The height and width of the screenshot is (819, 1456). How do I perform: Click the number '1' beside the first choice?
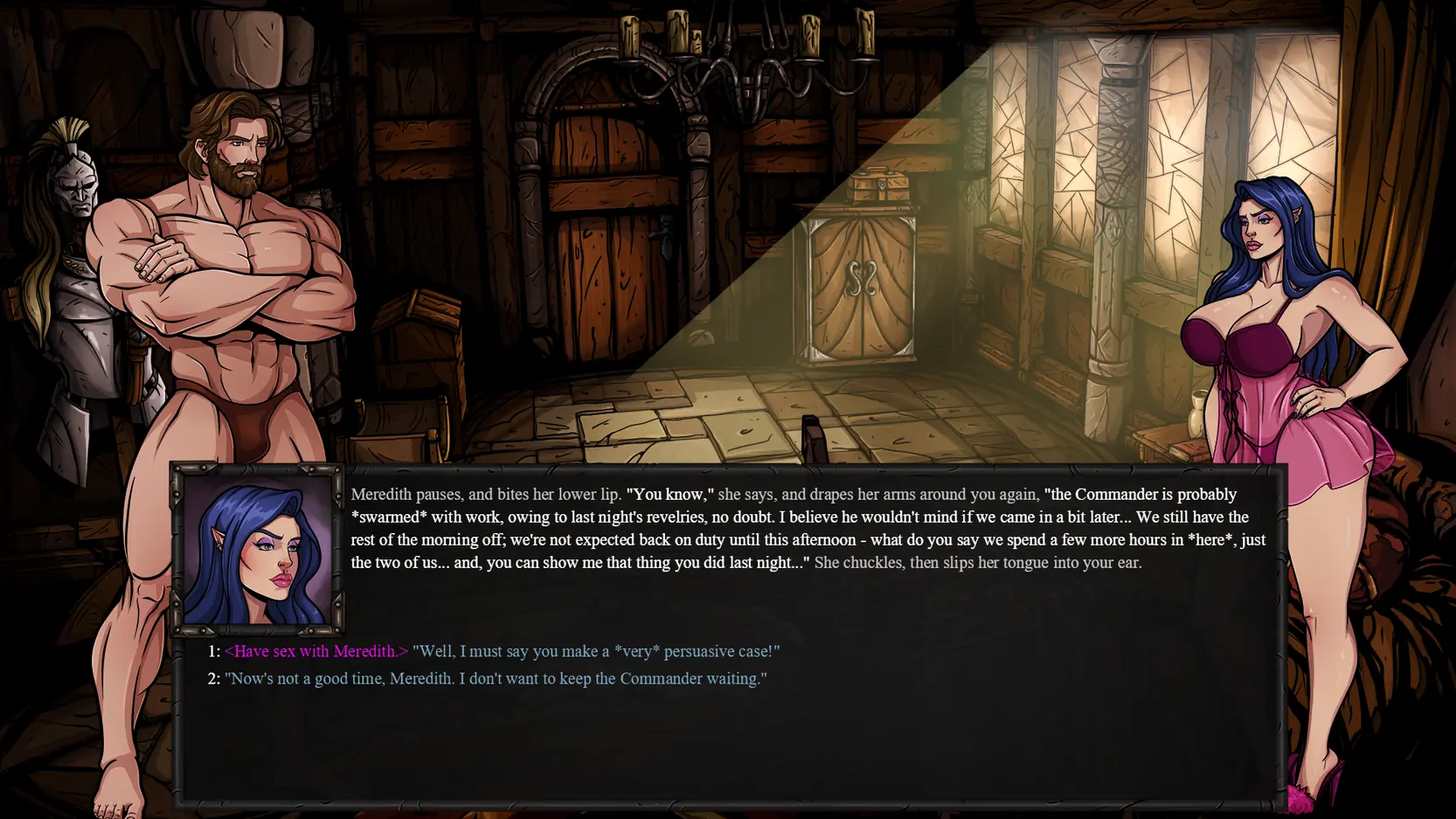(212, 651)
